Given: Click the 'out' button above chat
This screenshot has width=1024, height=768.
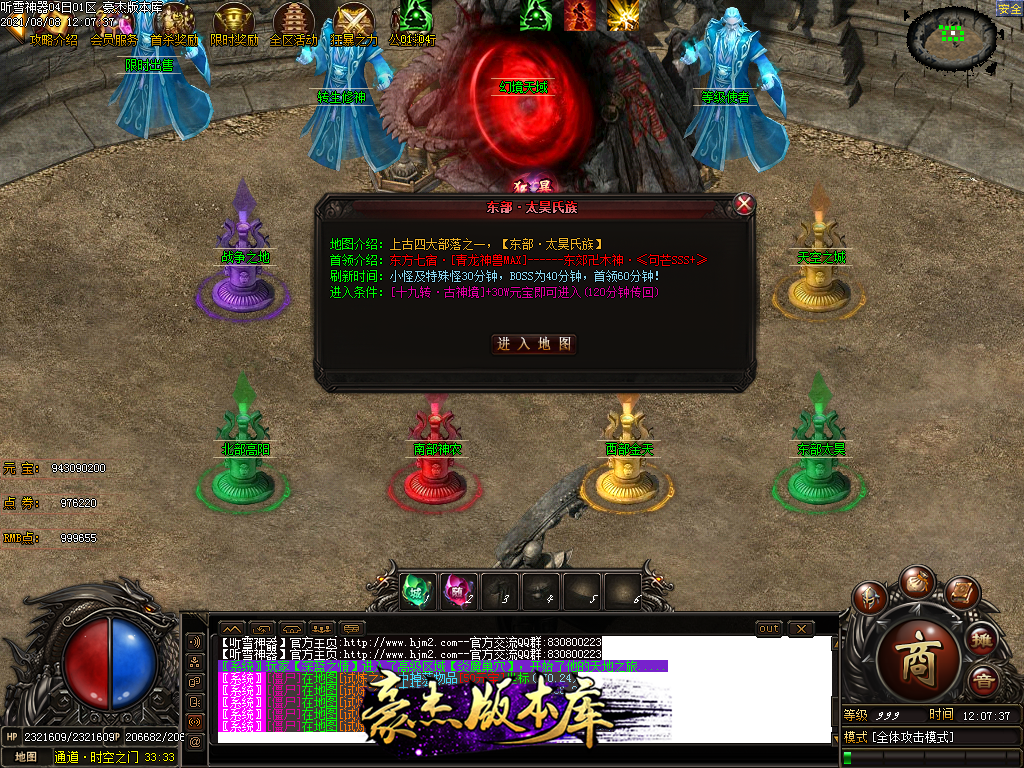Looking at the screenshot, I should coord(768,628).
